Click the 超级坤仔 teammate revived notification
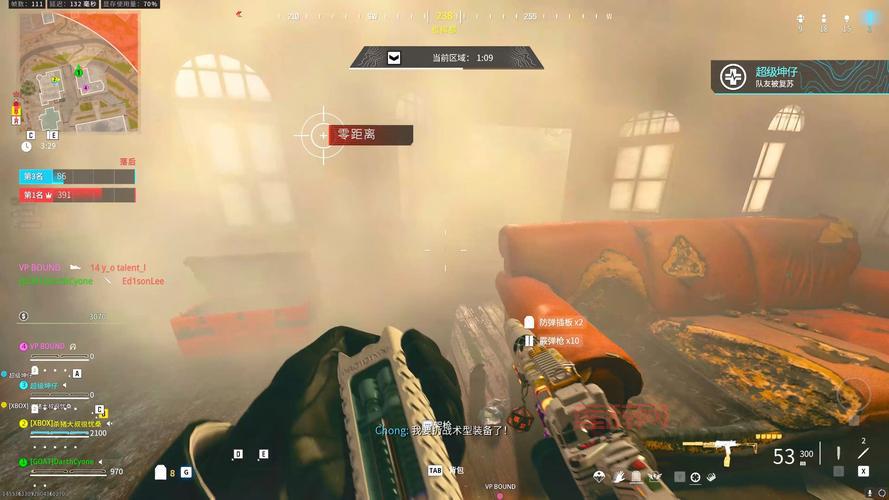The image size is (889, 500). click(x=799, y=77)
